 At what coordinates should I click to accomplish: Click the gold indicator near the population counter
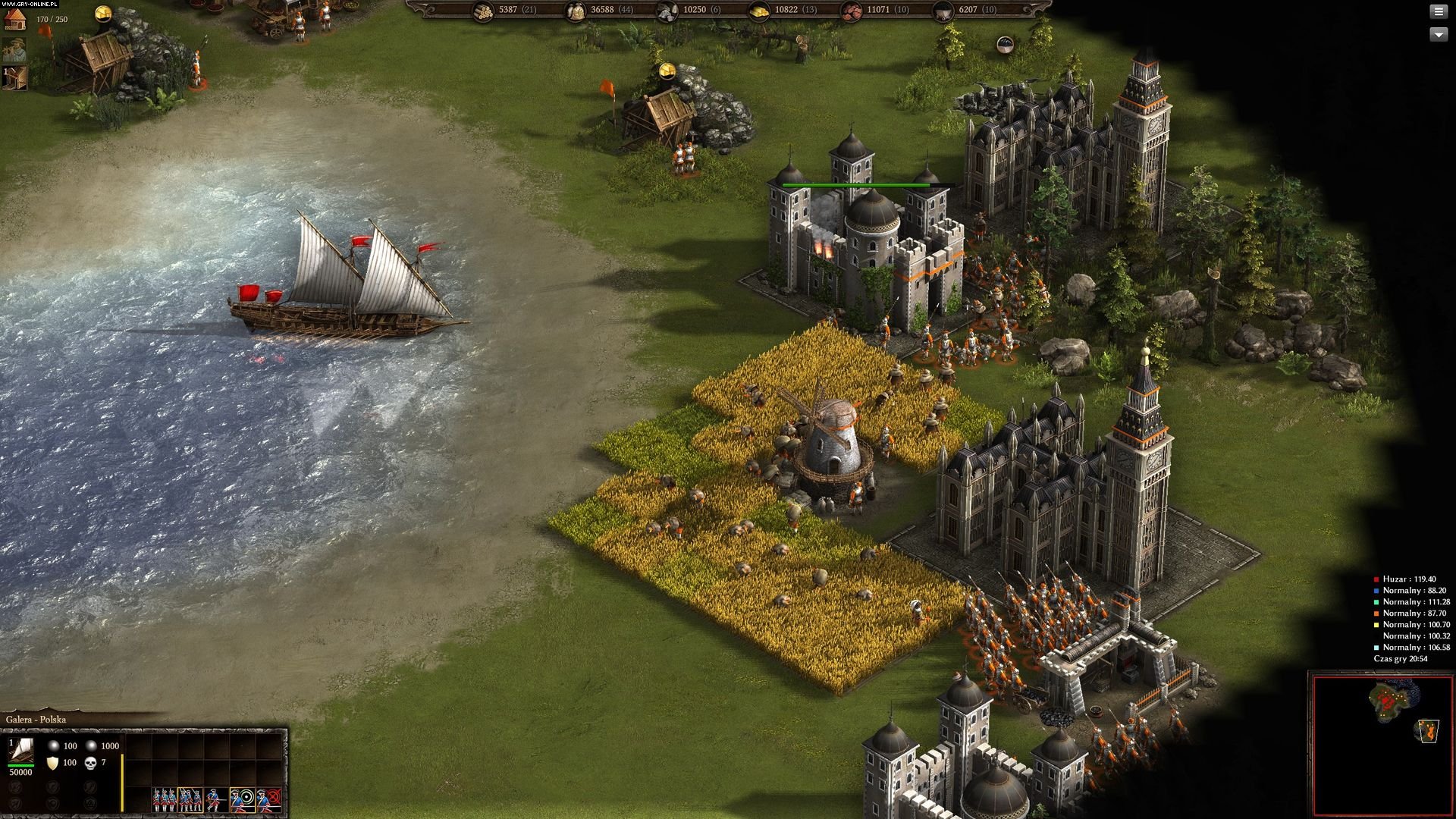[102, 13]
